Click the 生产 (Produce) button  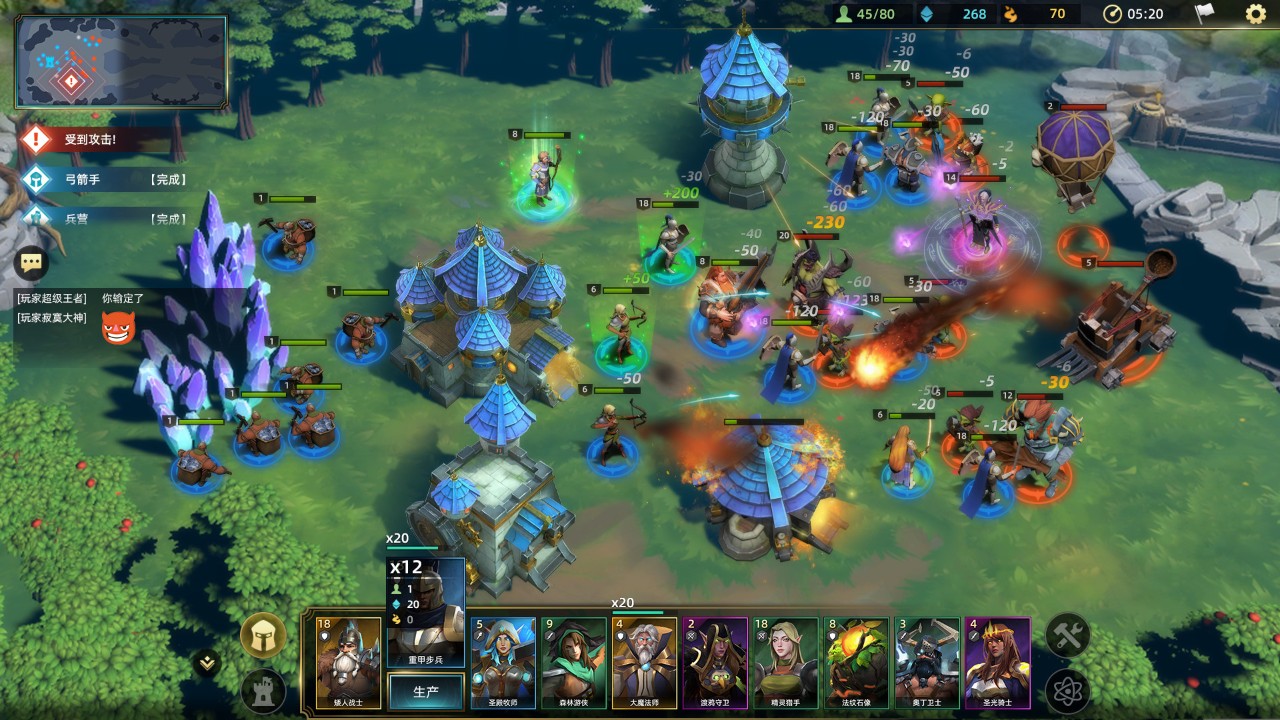[425, 691]
